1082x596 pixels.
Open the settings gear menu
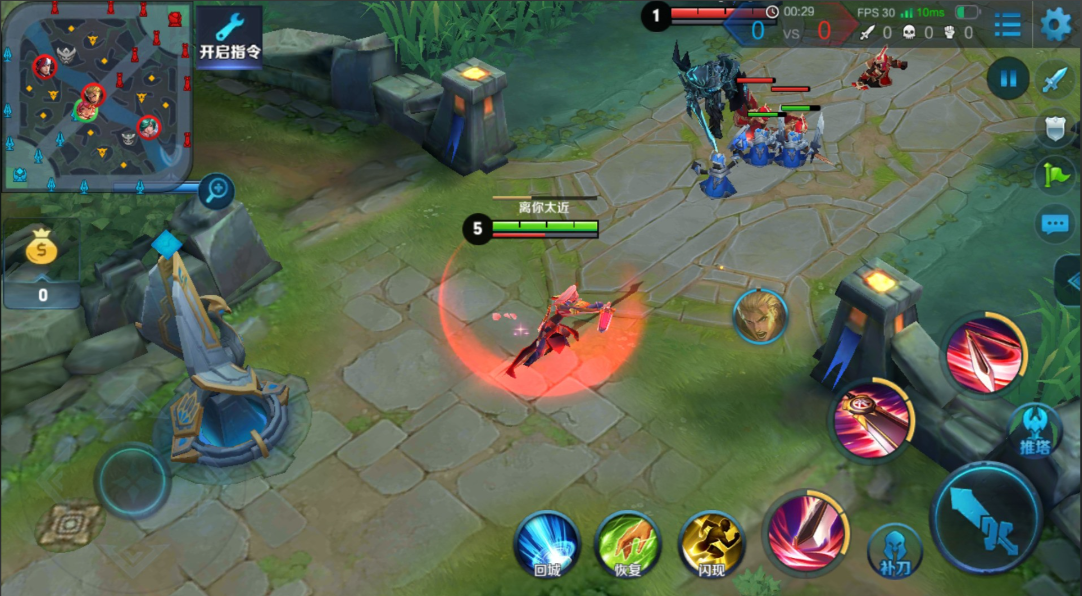tap(1056, 24)
